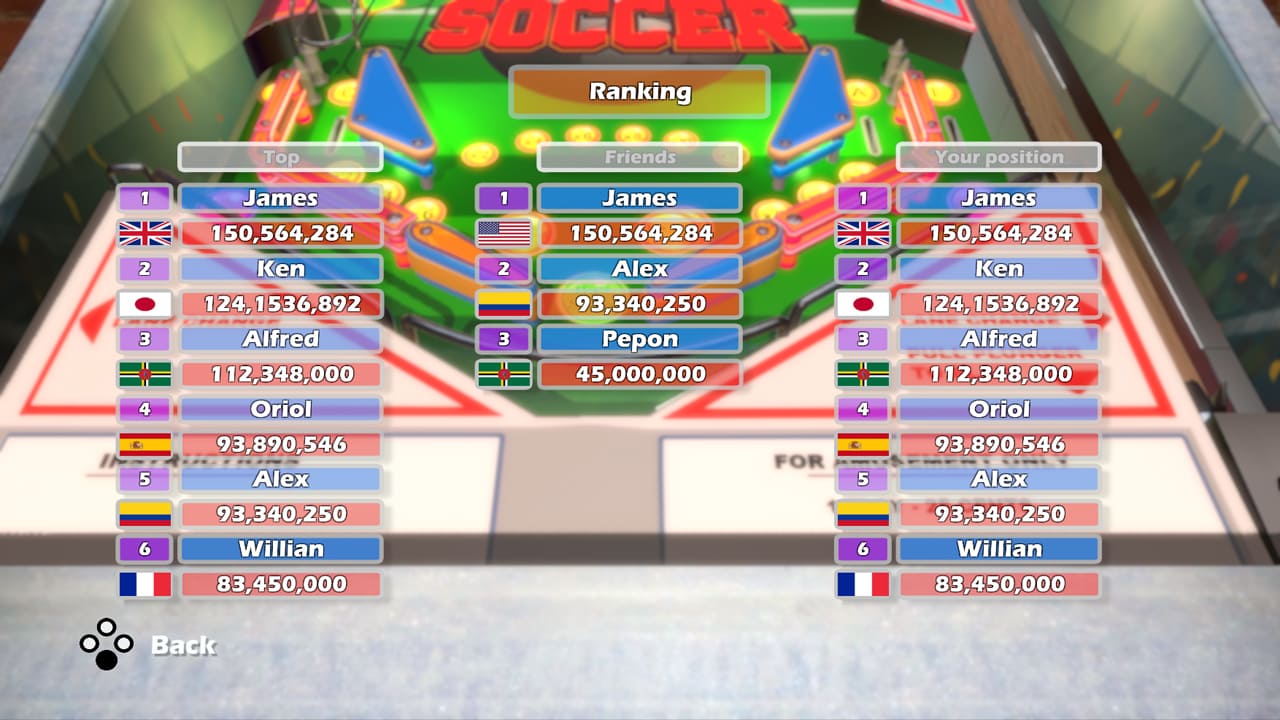The height and width of the screenshot is (720, 1280).
Task: Open the Your position tab
Action: tap(998, 157)
